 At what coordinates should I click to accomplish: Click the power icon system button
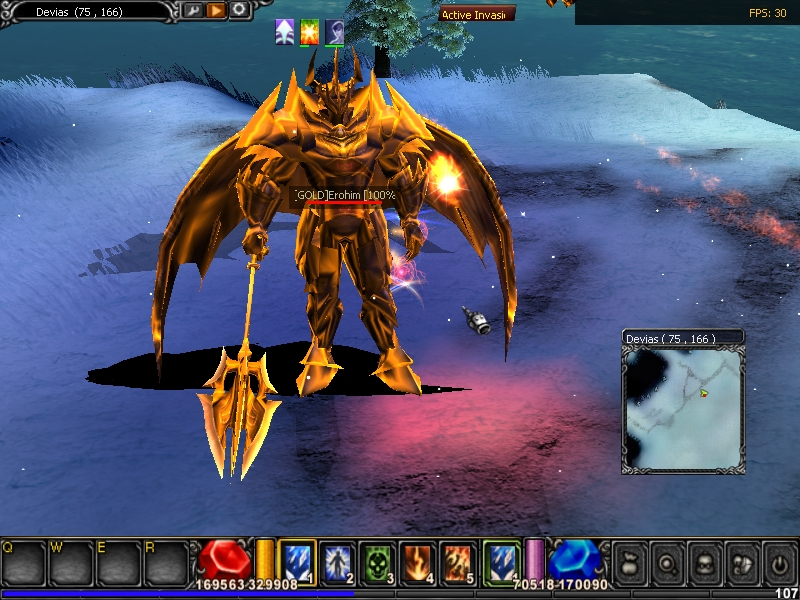pos(777,561)
